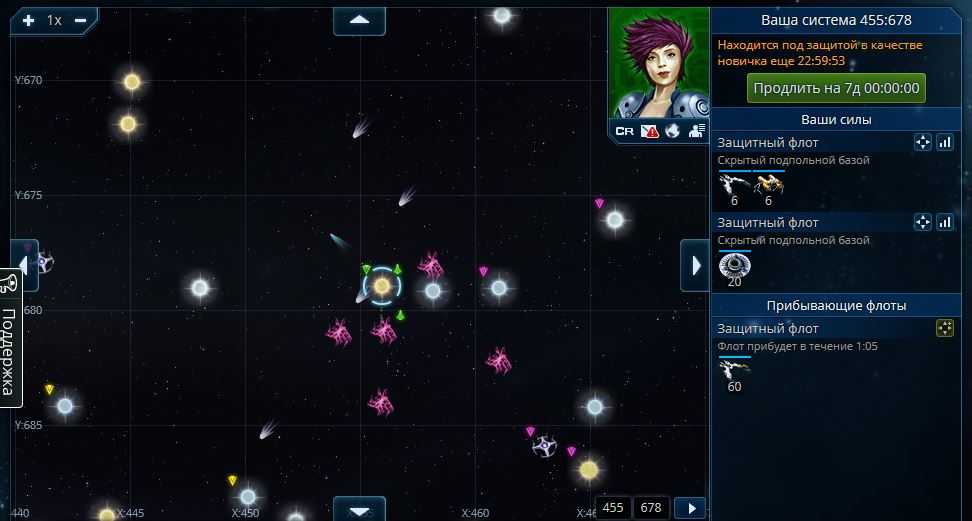Select the Y coordinate field showing 678
The width and height of the screenshot is (972, 521).
click(x=651, y=507)
